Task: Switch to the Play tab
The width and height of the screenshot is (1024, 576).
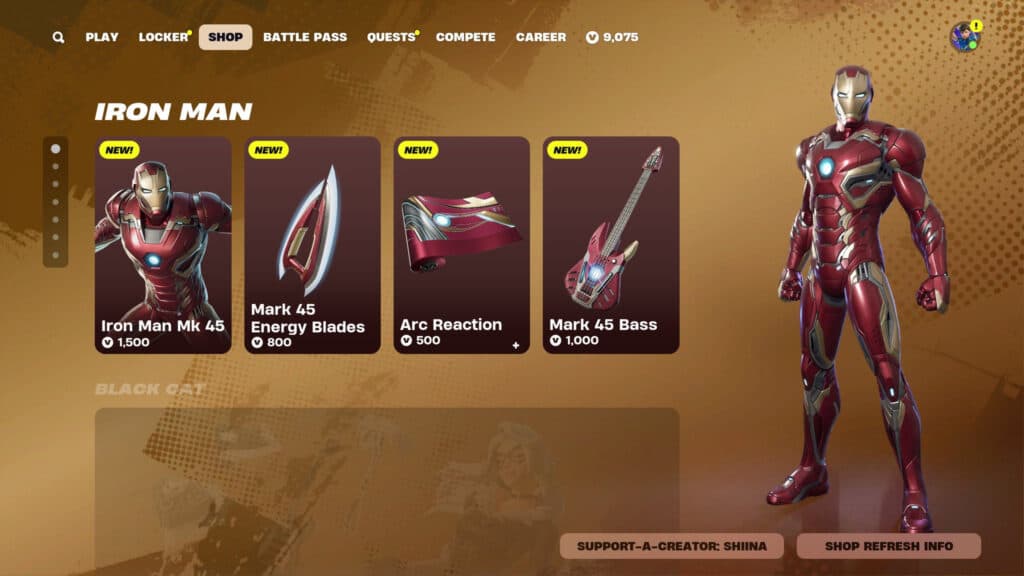Action: pos(102,37)
